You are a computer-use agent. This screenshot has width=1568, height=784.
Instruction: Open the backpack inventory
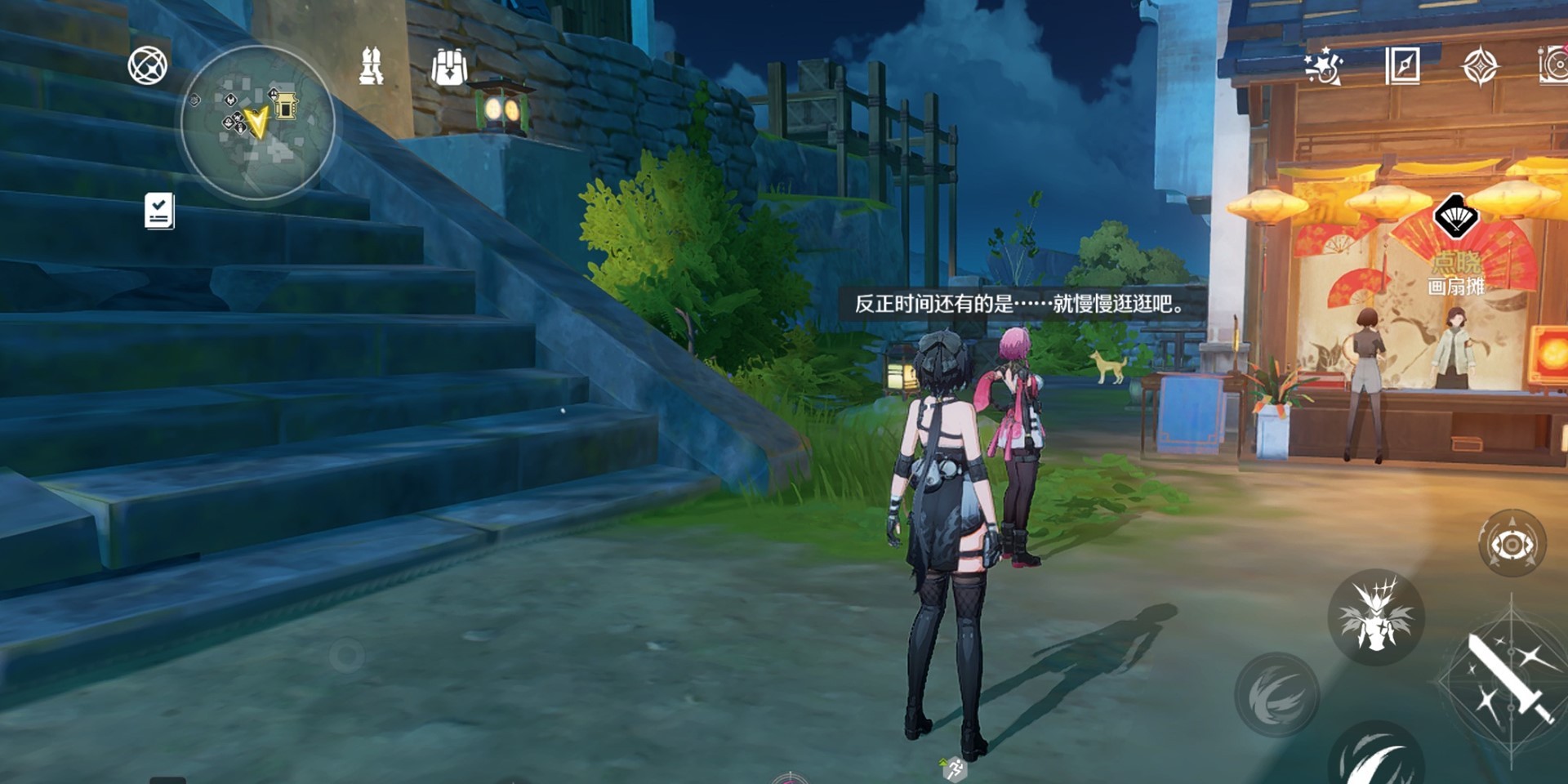tap(449, 67)
